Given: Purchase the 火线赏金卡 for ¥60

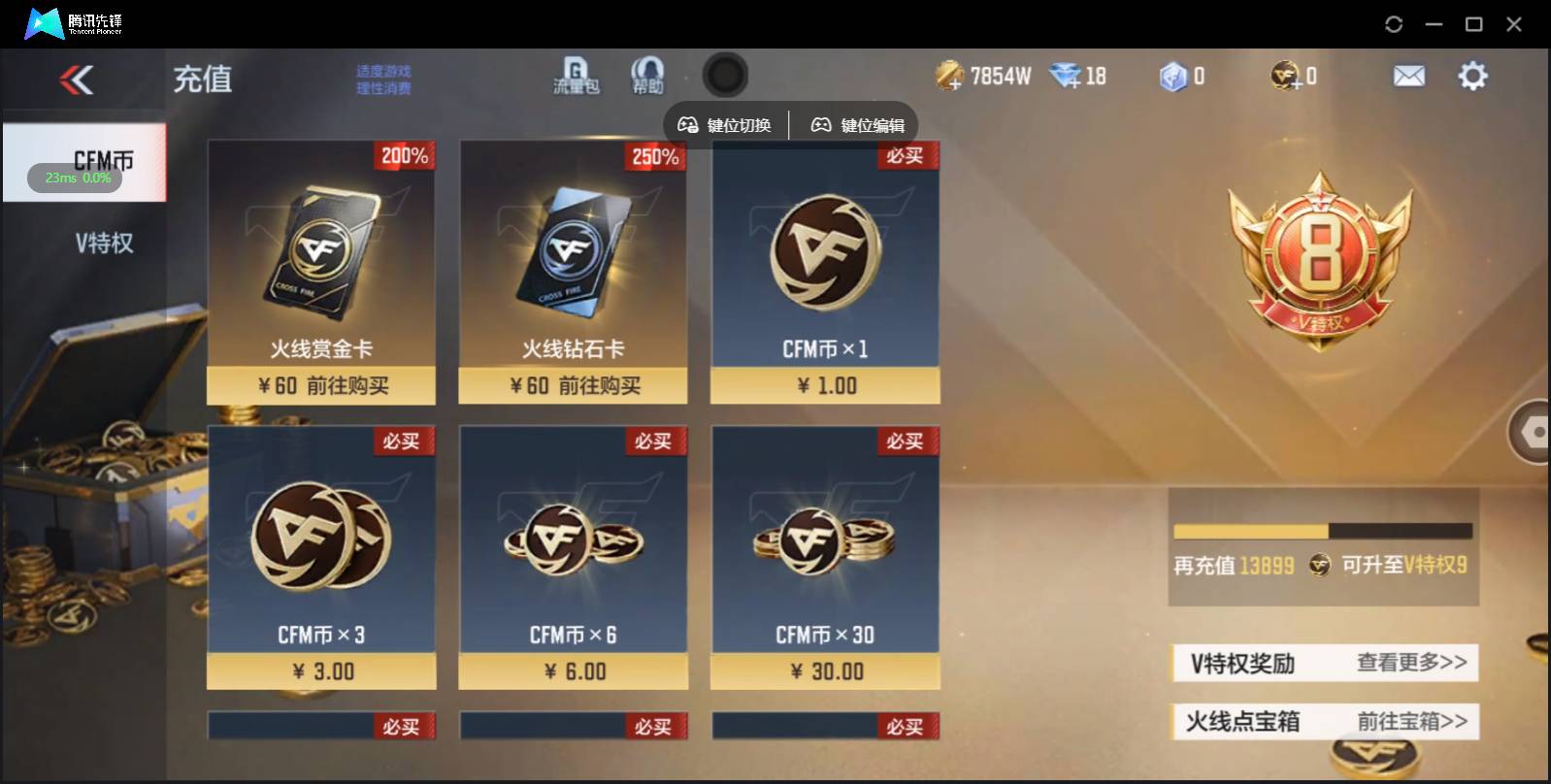Looking at the screenshot, I should 321,385.
